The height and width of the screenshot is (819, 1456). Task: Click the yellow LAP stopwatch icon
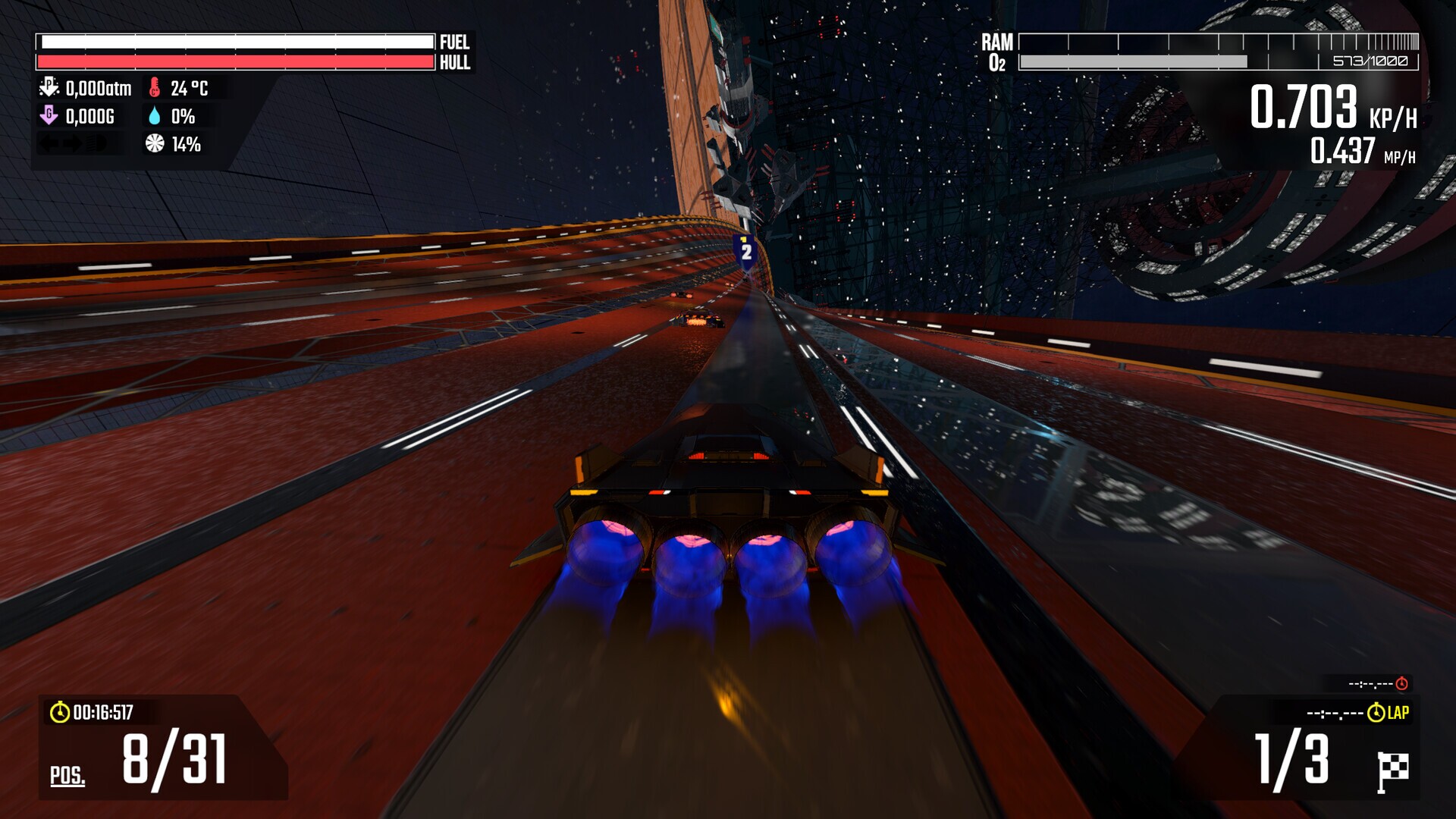pyautogui.click(x=1376, y=711)
